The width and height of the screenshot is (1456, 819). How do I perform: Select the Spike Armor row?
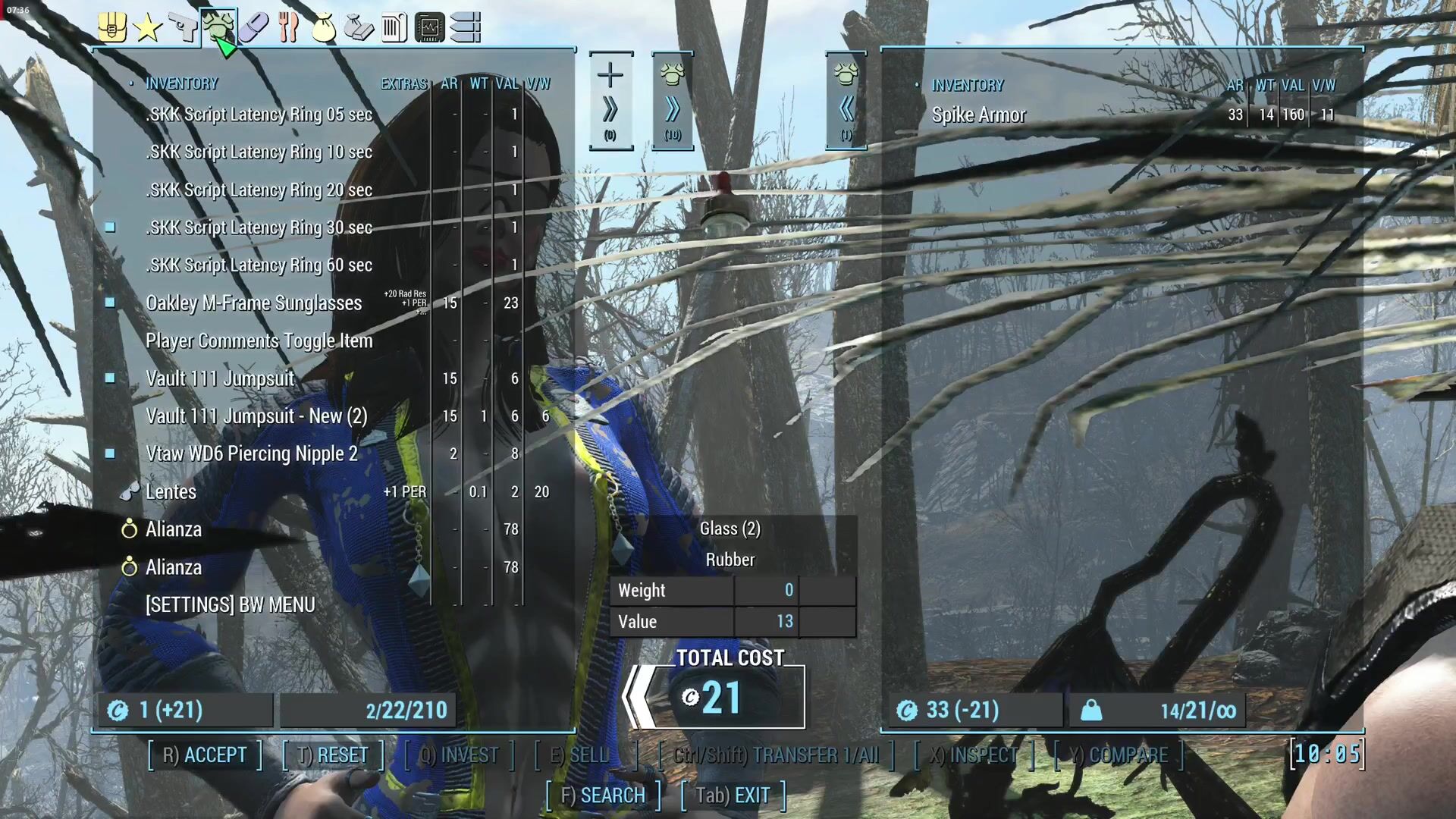978,115
